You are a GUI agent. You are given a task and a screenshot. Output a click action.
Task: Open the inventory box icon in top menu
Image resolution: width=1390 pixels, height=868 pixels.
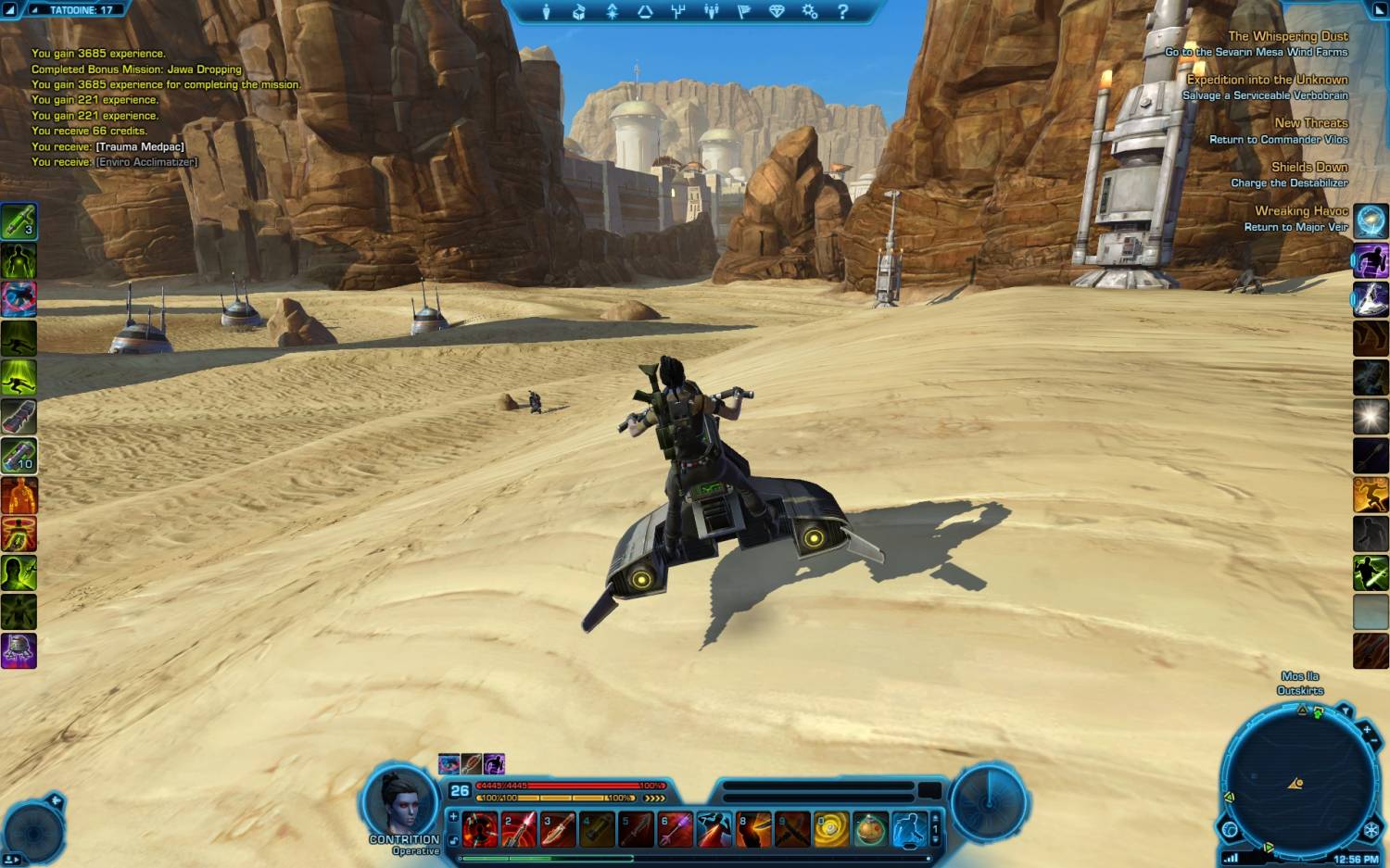tap(579, 12)
